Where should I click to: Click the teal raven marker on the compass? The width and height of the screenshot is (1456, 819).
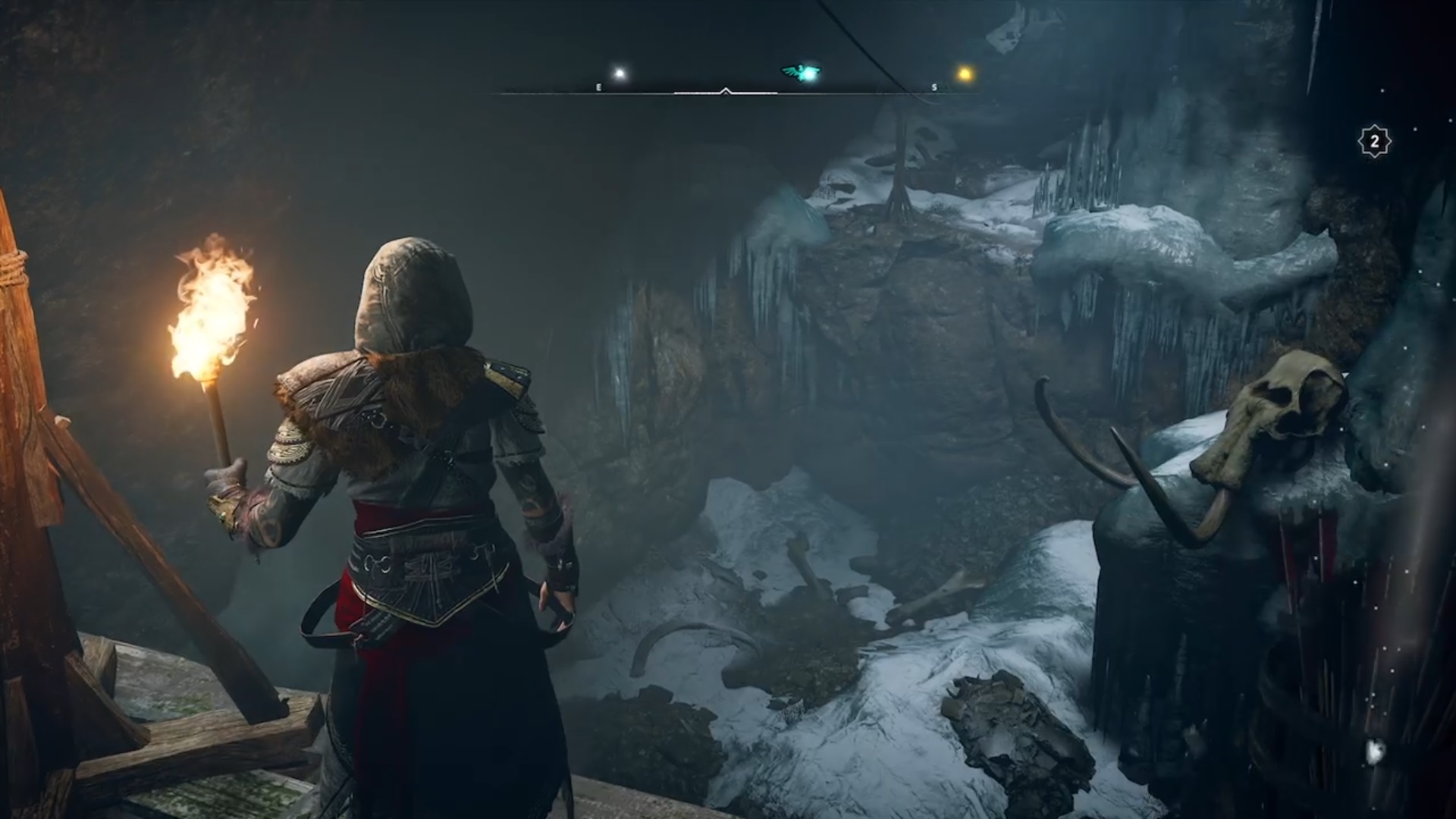tap(802, 73)
